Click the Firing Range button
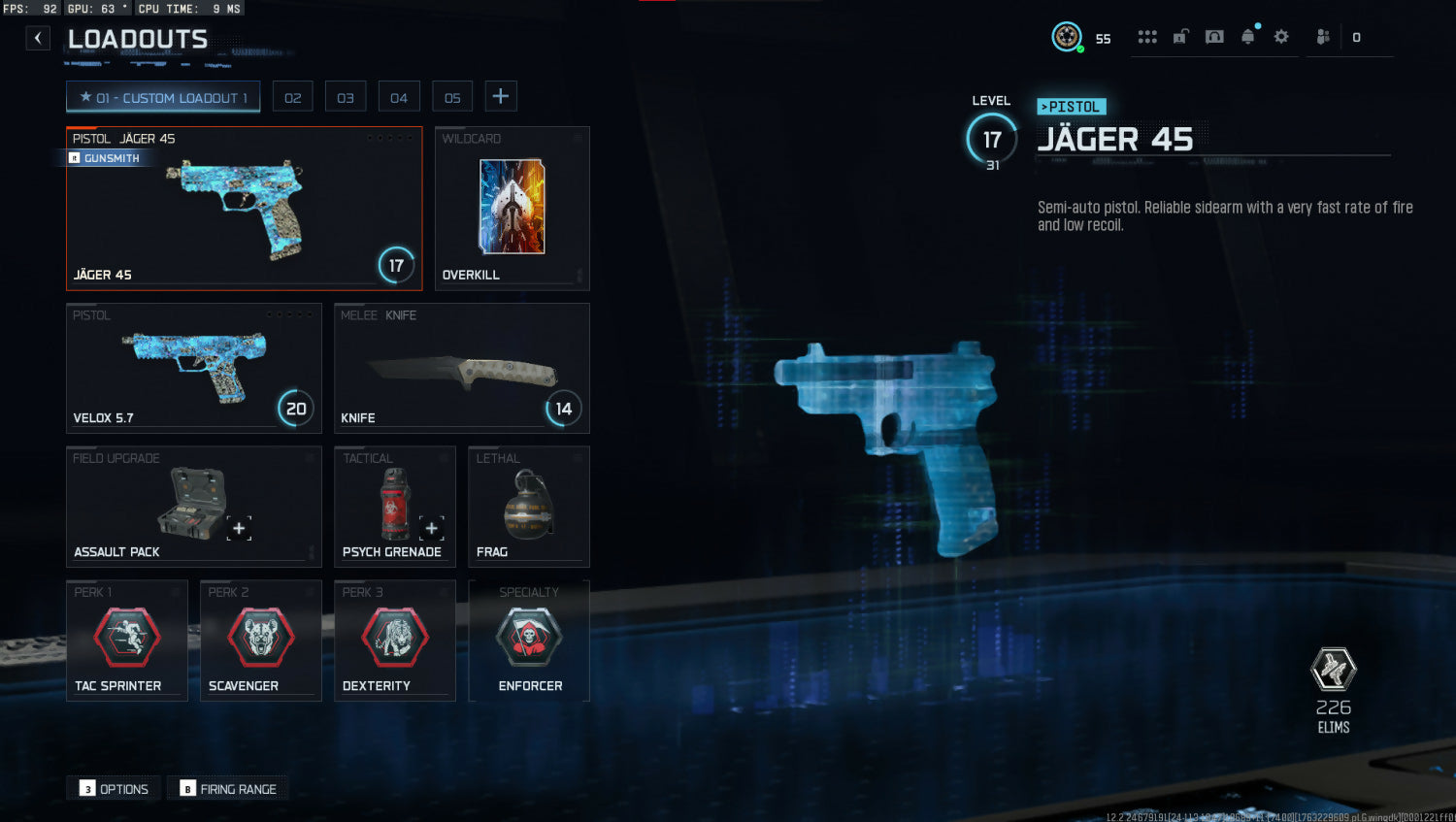This screenshot has width=1456, height=822. tap(229, 789)
